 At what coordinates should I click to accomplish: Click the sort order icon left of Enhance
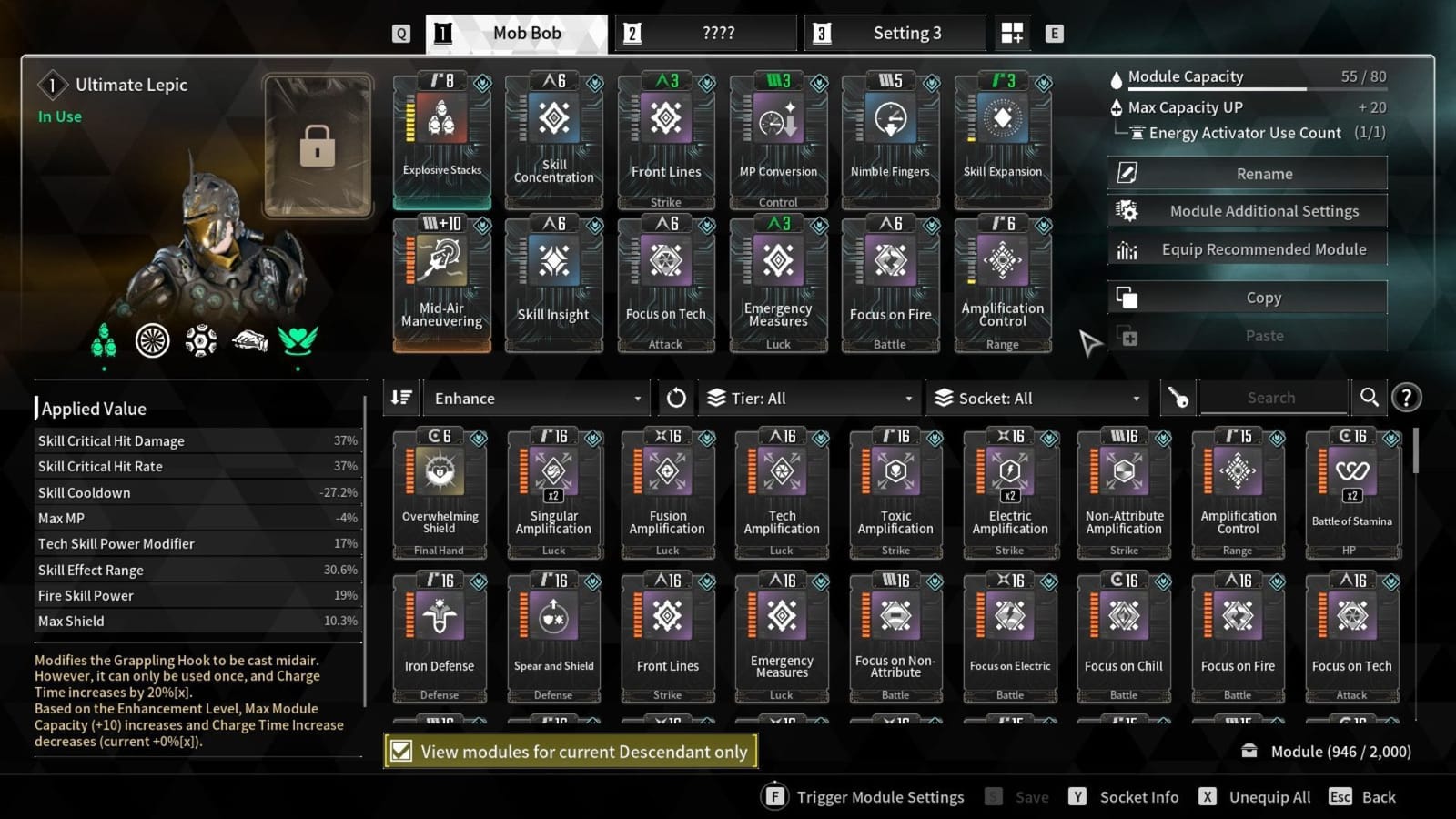[x=400, y=398]
